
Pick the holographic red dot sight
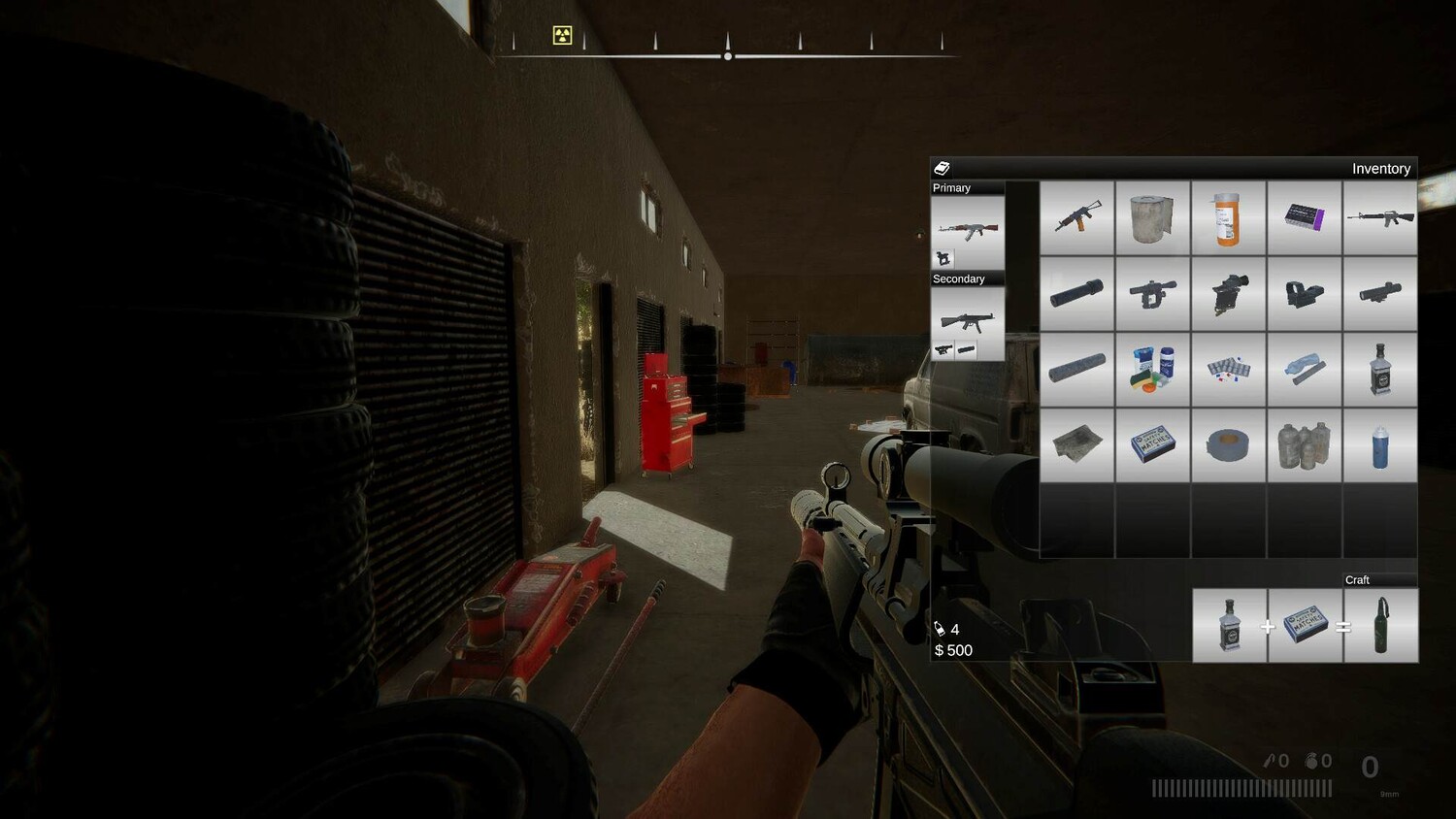1304,293
